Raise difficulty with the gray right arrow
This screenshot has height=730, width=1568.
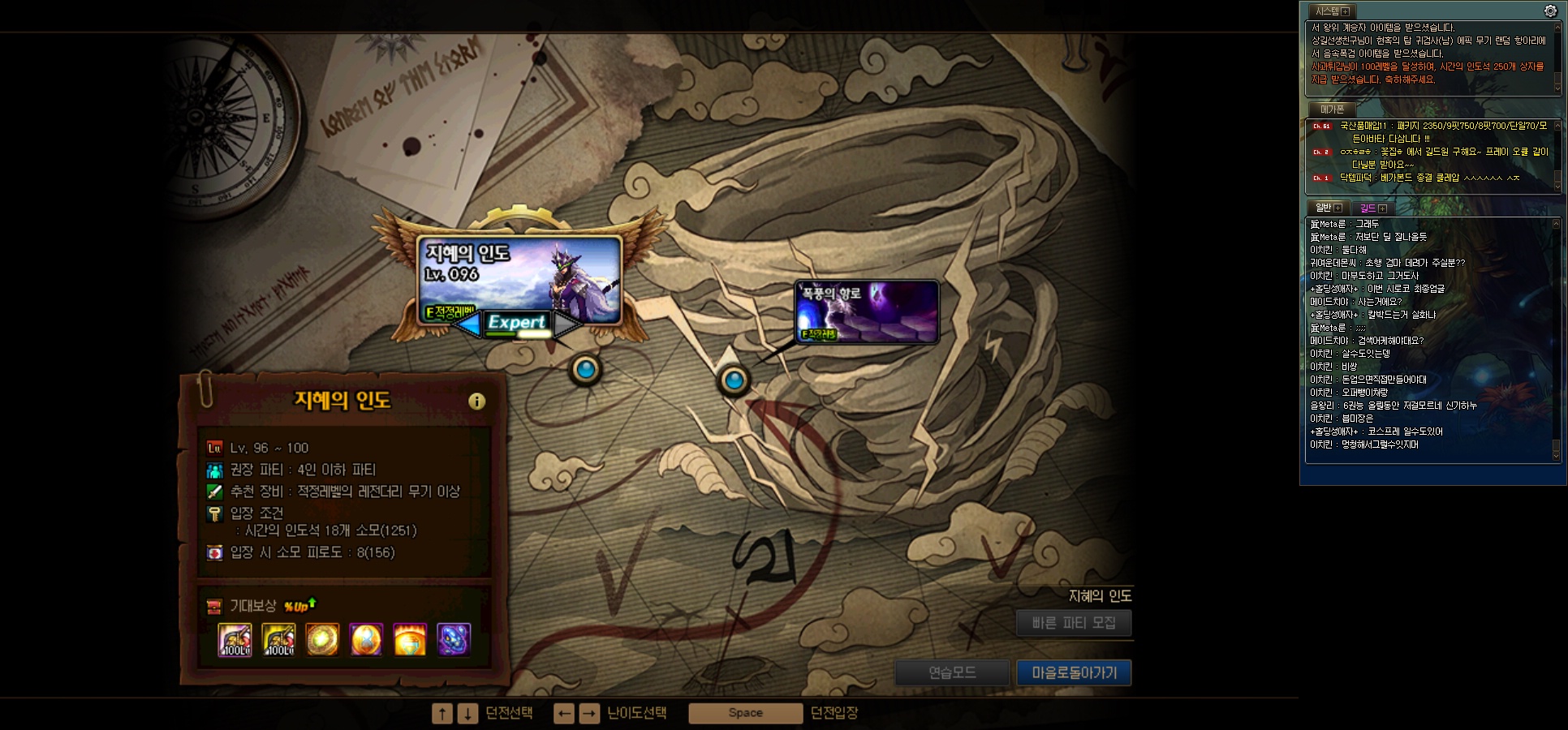click(566, 324)
